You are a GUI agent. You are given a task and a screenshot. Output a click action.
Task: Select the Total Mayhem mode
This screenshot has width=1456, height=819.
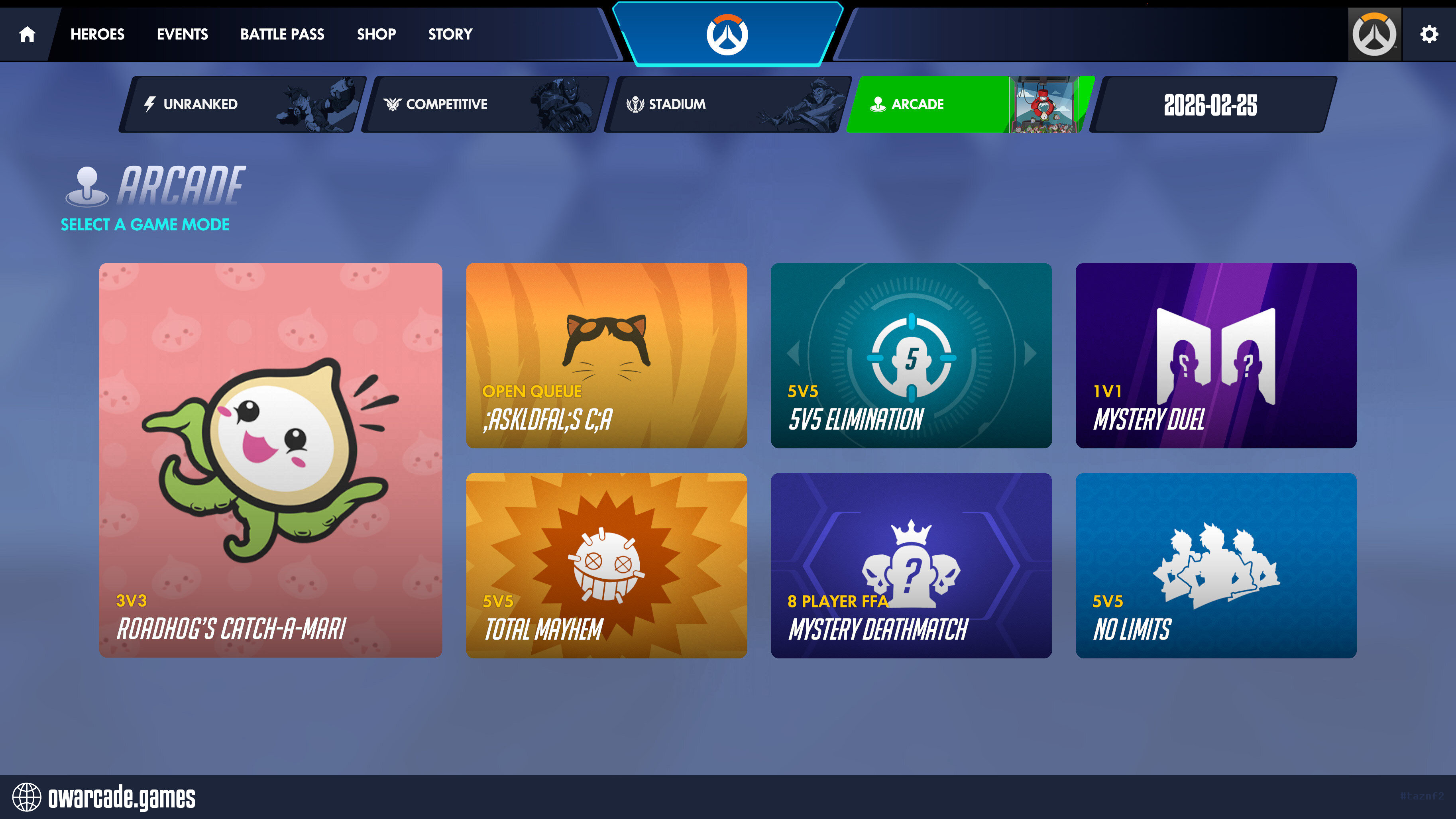[x=606, y=565]
